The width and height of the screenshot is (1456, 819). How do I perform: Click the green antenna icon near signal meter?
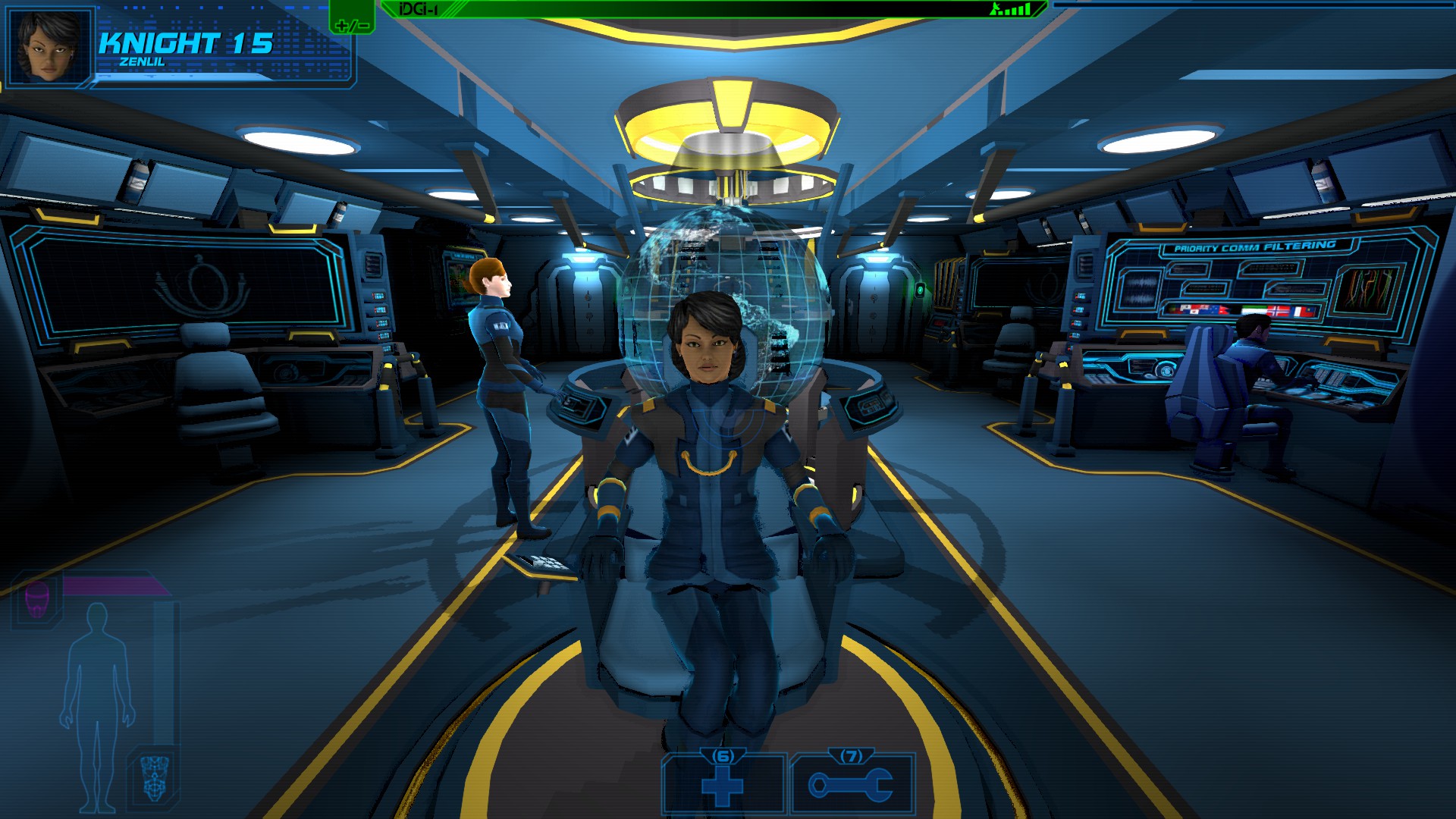[995, 10]
